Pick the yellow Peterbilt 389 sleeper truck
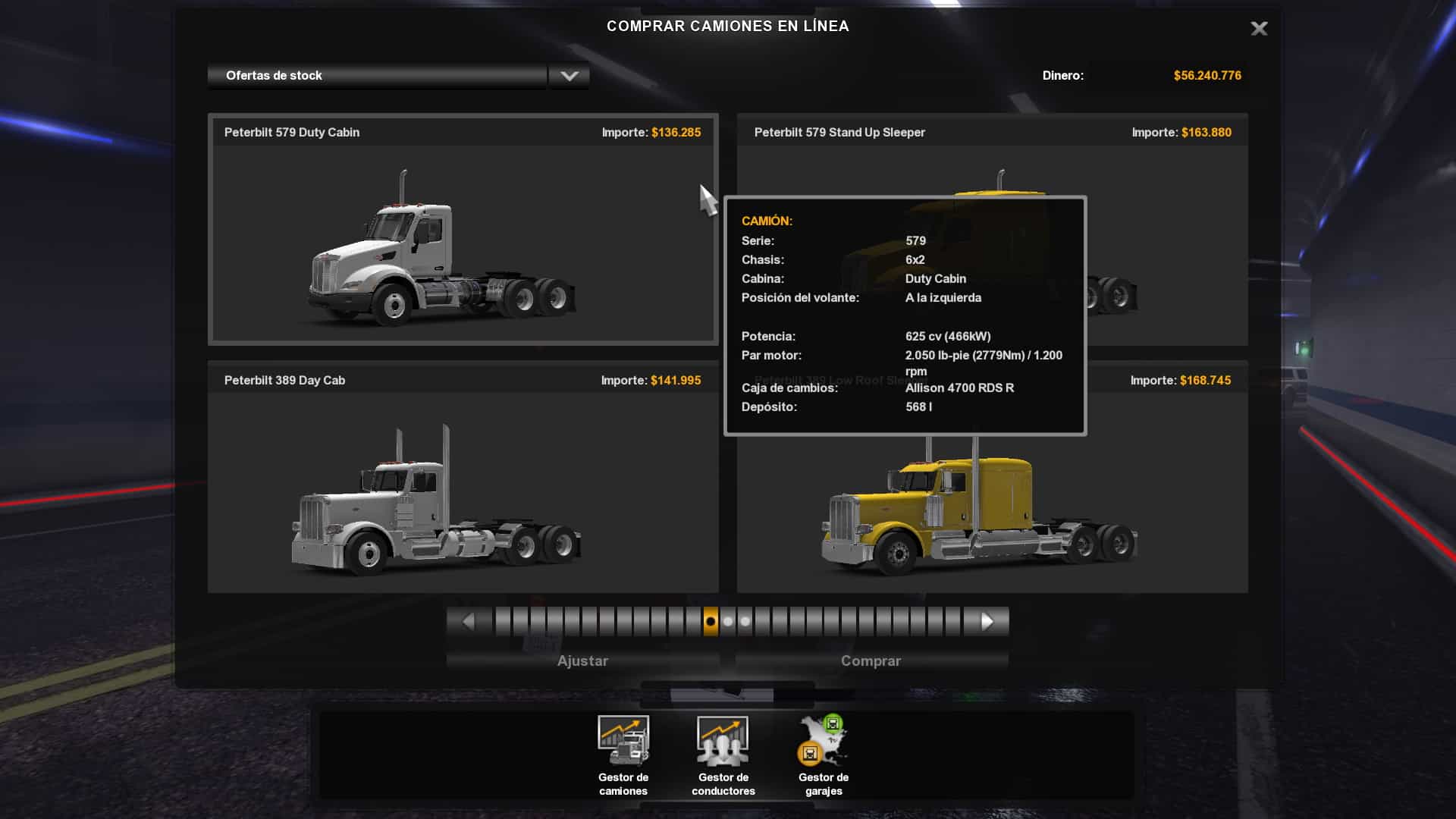Viewport: 1456px width, 819px height. [x=978, y=516]
